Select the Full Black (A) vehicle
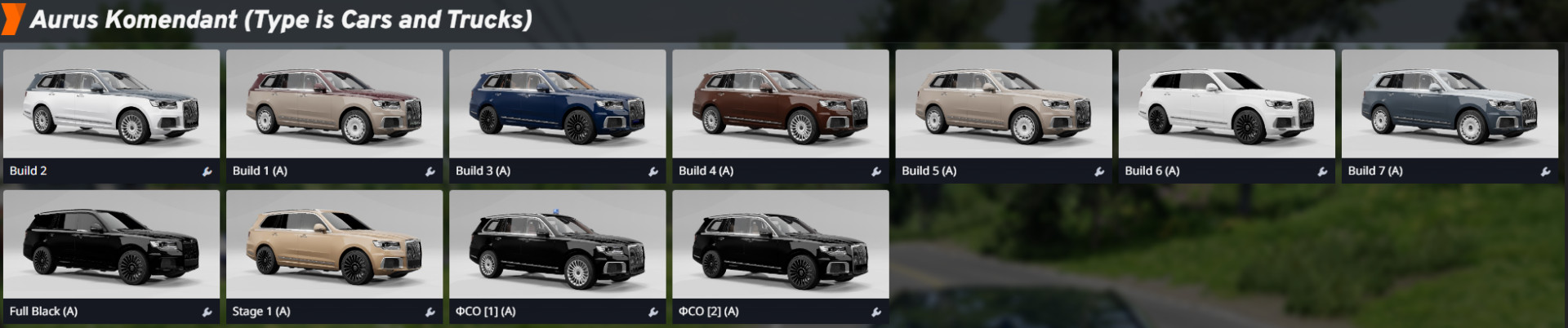Viewport: 1568px width, 328px height. coord(111,245)
